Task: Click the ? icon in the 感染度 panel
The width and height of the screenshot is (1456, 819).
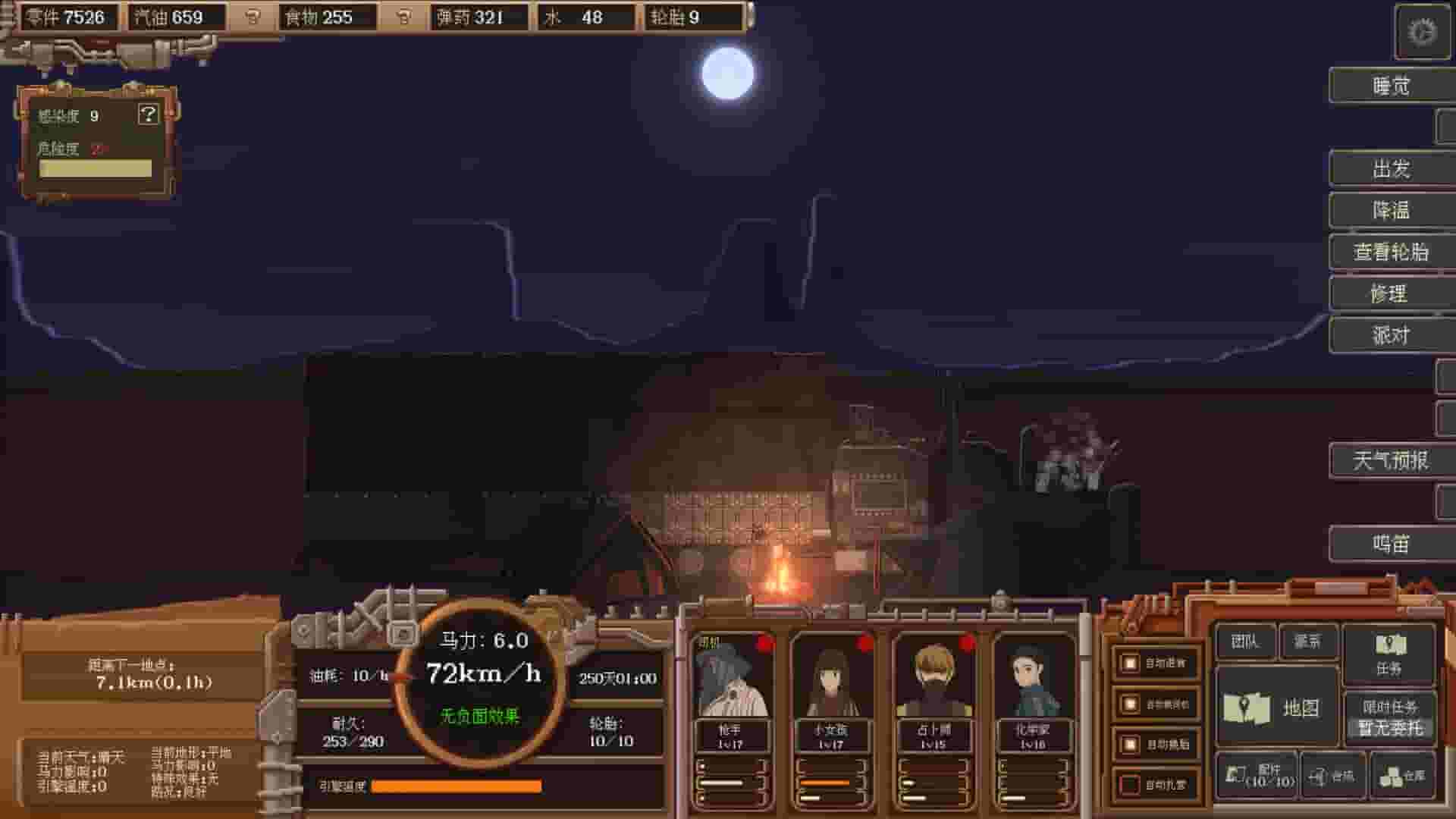Action: coord(149,114)
